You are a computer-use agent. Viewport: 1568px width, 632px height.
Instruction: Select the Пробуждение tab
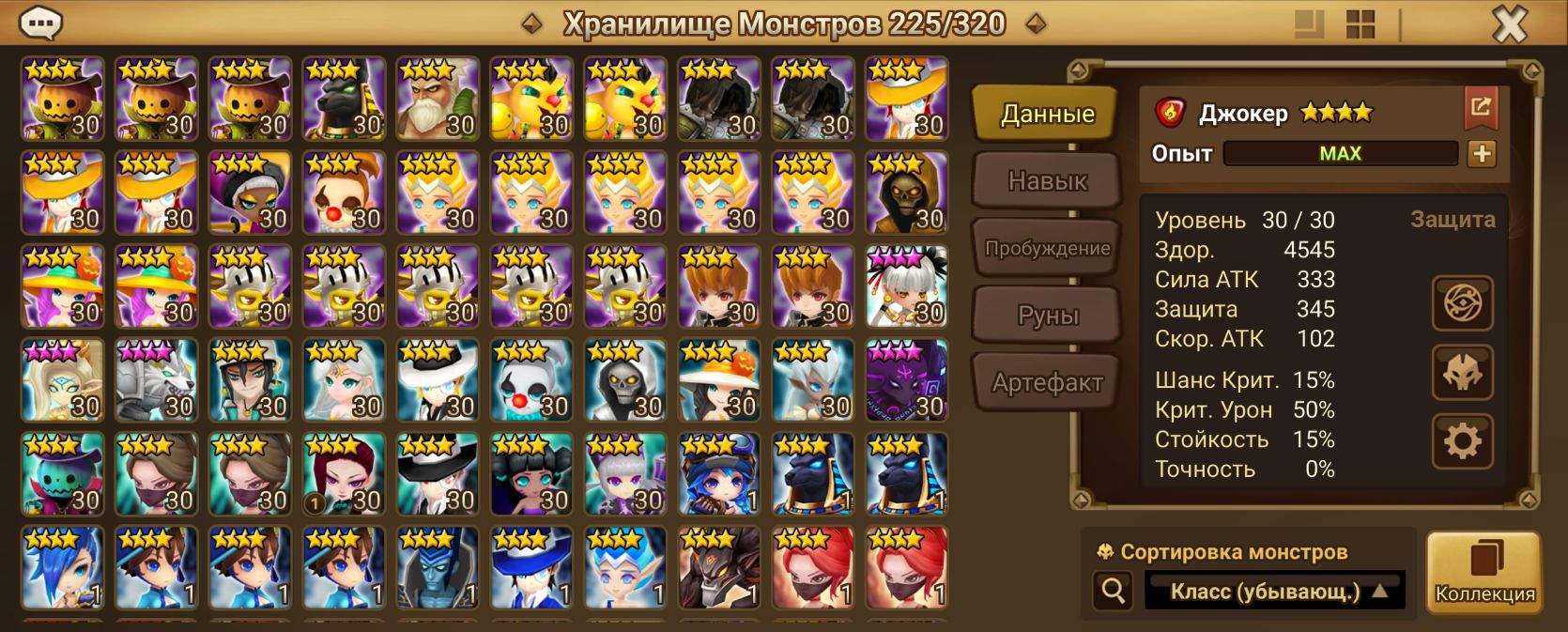pyautogui.click(x=1047, y=249)
